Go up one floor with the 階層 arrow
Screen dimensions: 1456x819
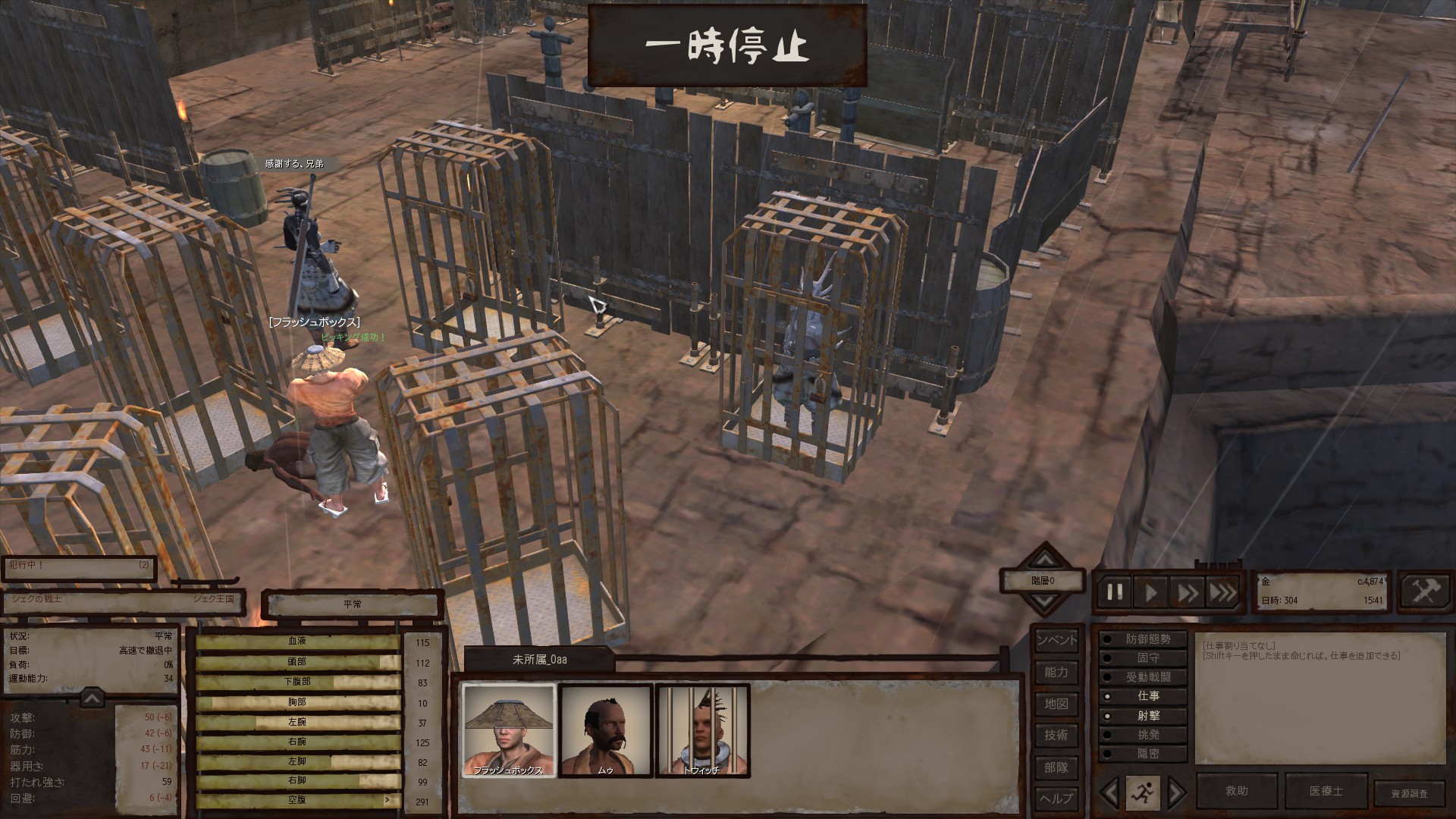pyautogui.click(x=1045, y=560)
